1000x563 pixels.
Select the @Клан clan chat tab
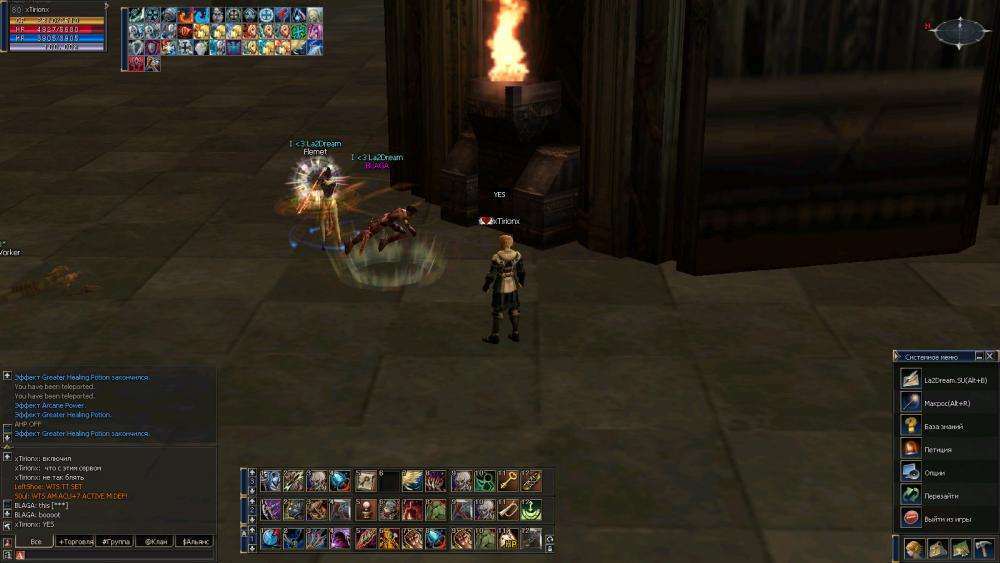[x=154, y=541]
